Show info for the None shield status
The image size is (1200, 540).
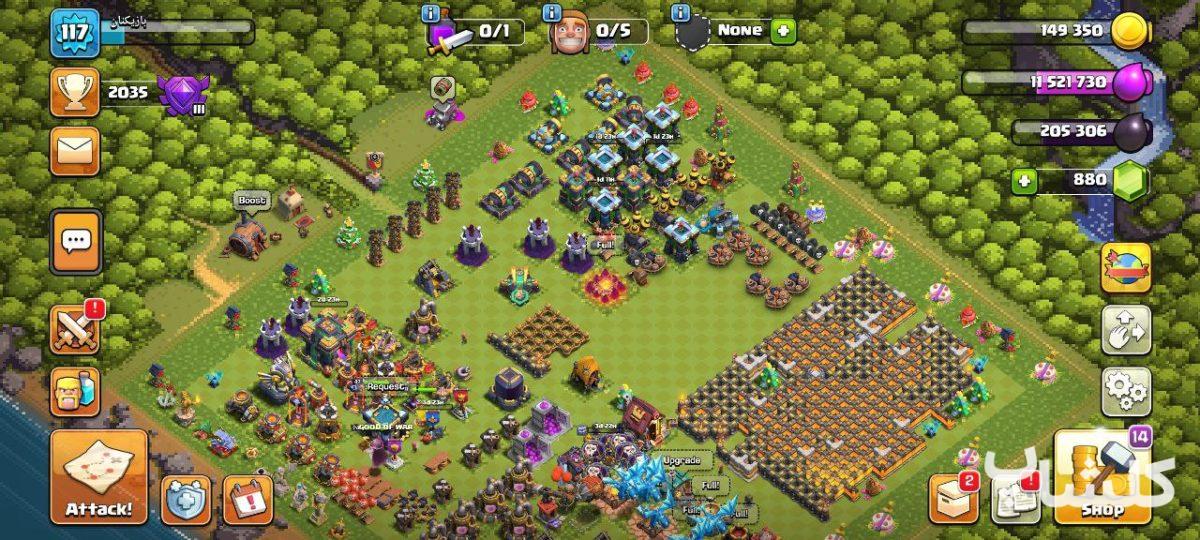point(681,13)
